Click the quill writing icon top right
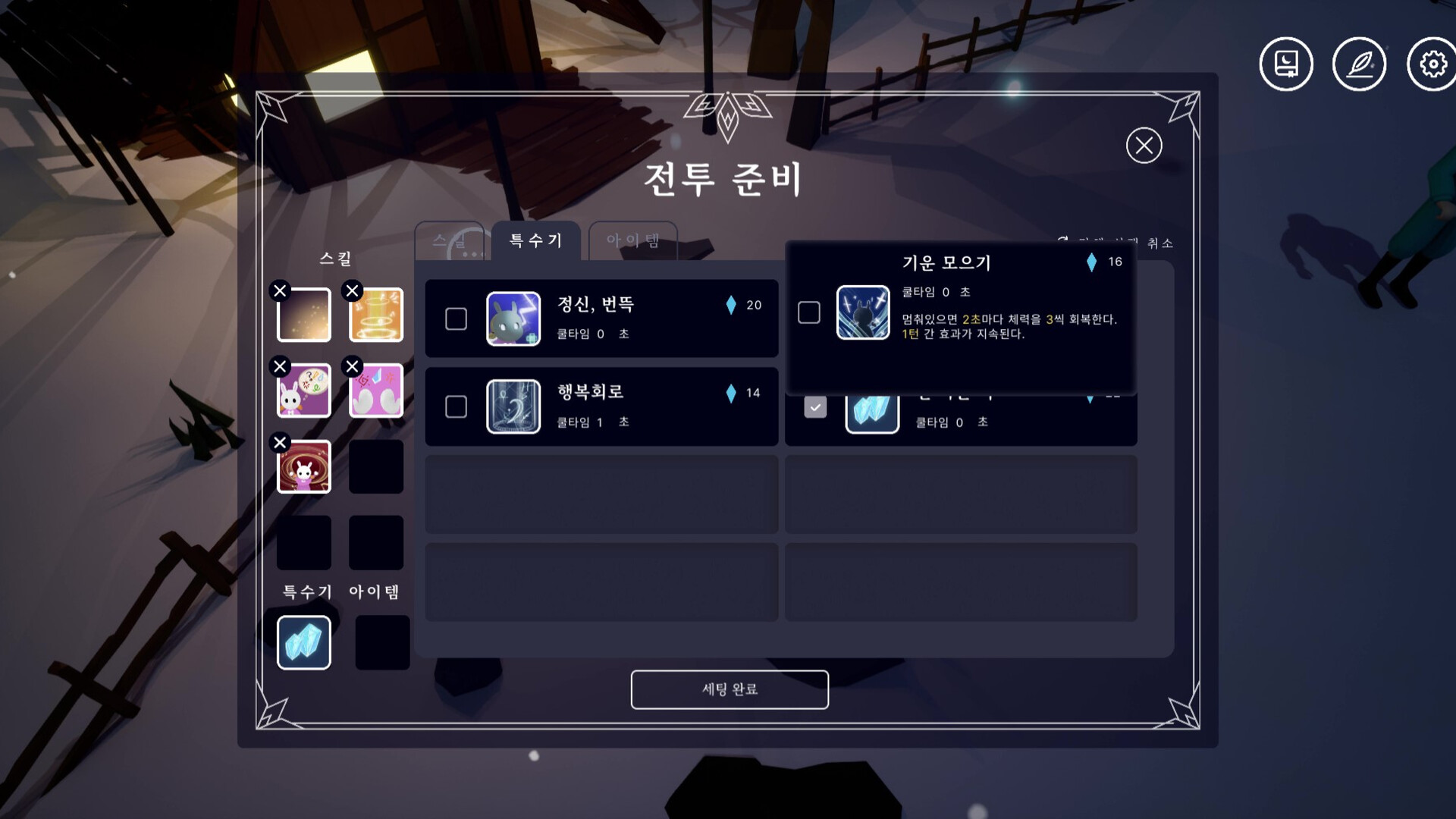Image resolution: width=1456 pixels, height=819 pixels. [1360, 64]
